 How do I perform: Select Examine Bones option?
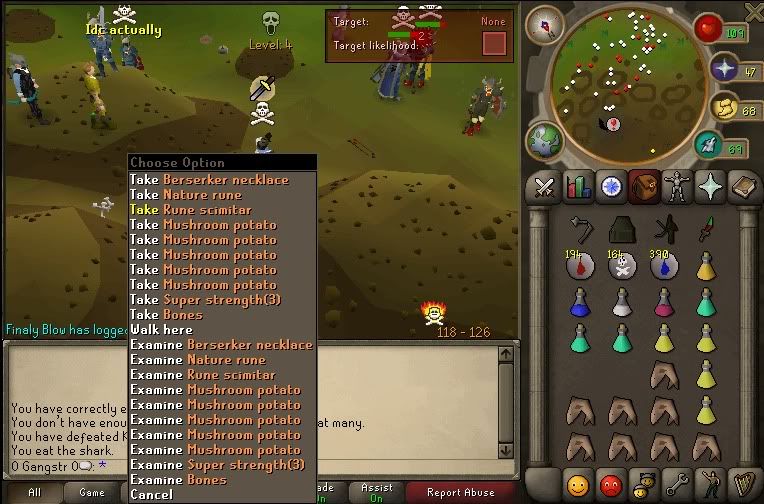180,480
